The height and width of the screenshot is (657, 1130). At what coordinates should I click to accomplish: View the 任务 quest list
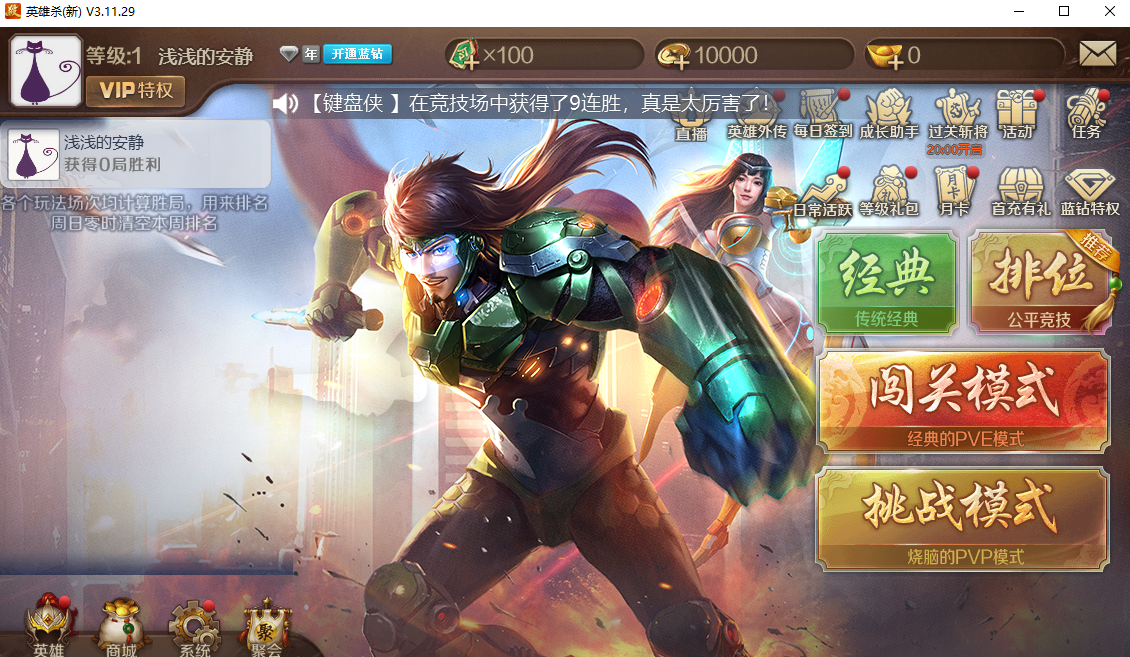pos(1087,113)
